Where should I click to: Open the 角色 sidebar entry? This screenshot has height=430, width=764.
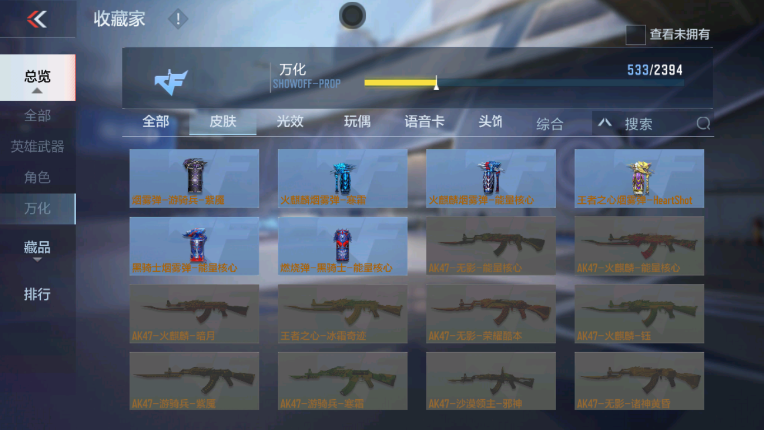pyautogui.click(x=37, y=177)
